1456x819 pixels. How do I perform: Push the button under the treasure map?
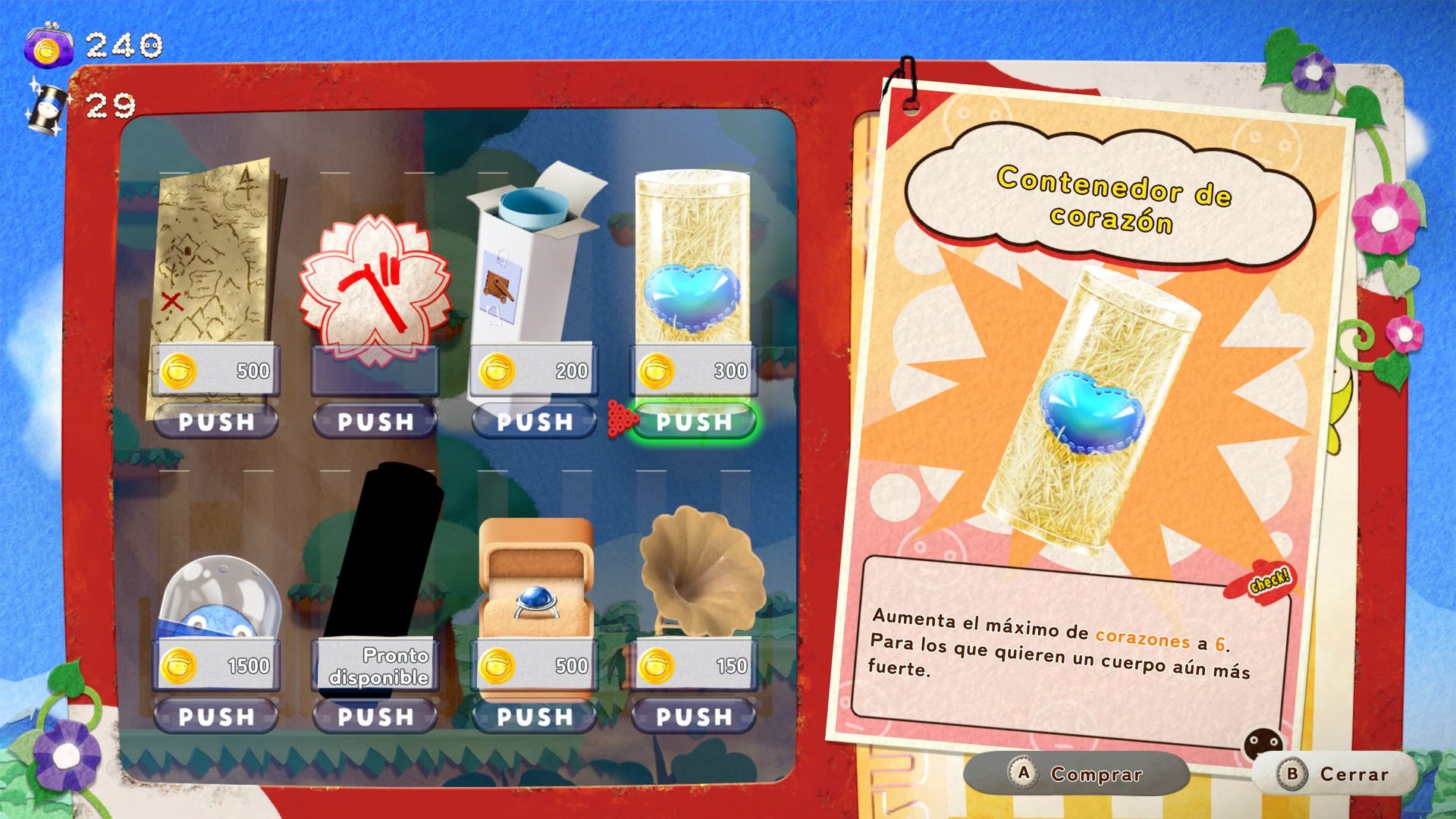pos(216,422)
